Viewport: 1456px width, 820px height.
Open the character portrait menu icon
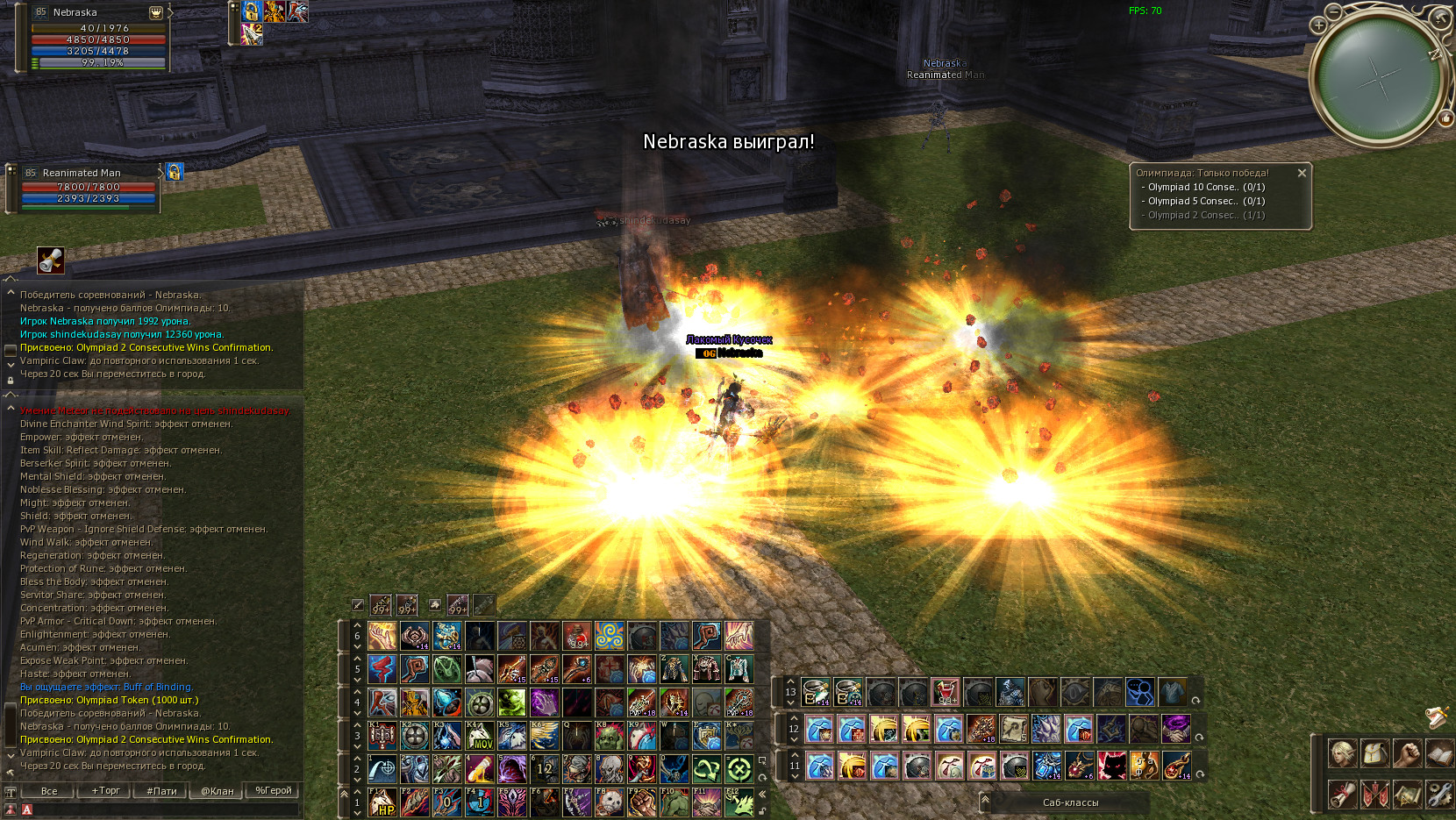1342,753
